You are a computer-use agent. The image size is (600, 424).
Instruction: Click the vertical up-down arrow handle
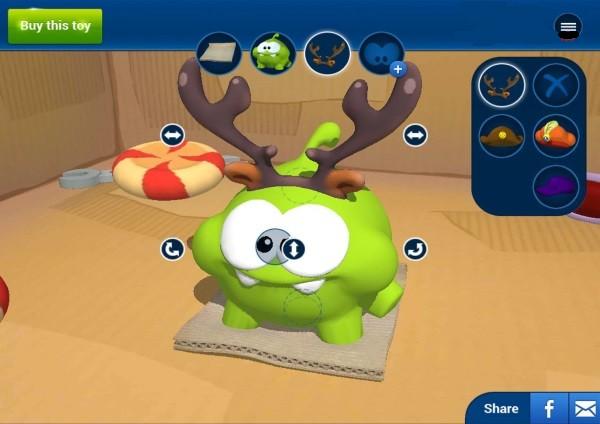pos(294,248)
